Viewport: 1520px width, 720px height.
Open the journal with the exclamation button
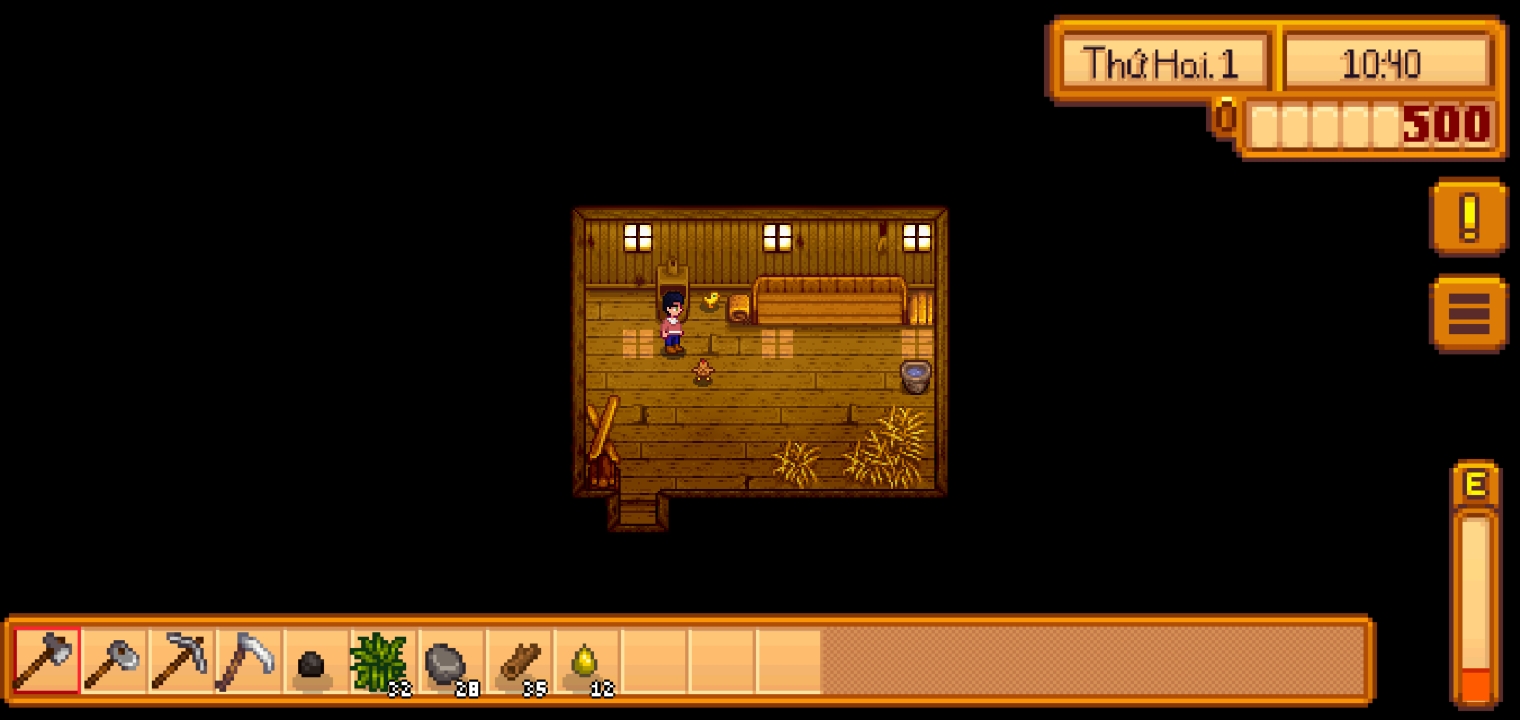click(x=1468, y=217)
